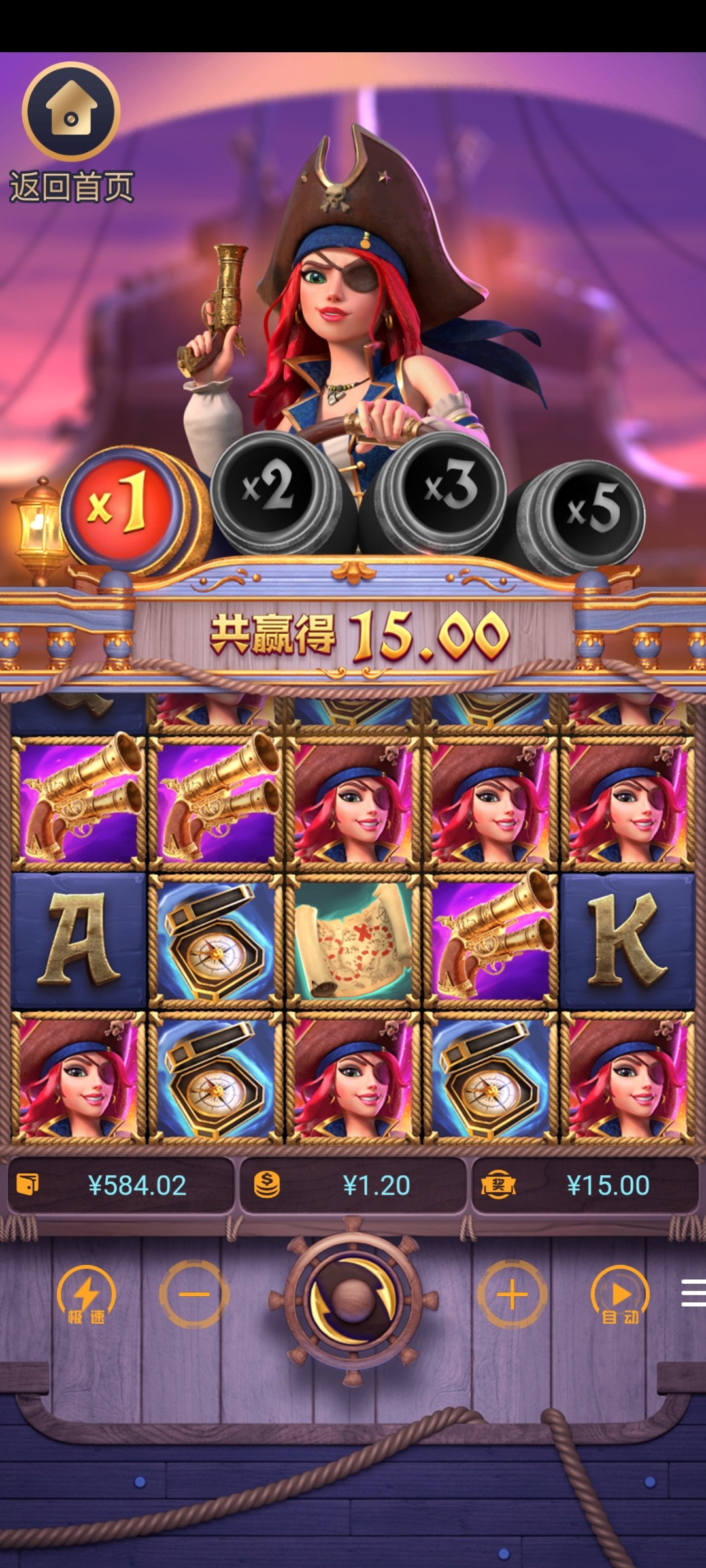Open the wallet balance panel

(x=121, y=1185)
